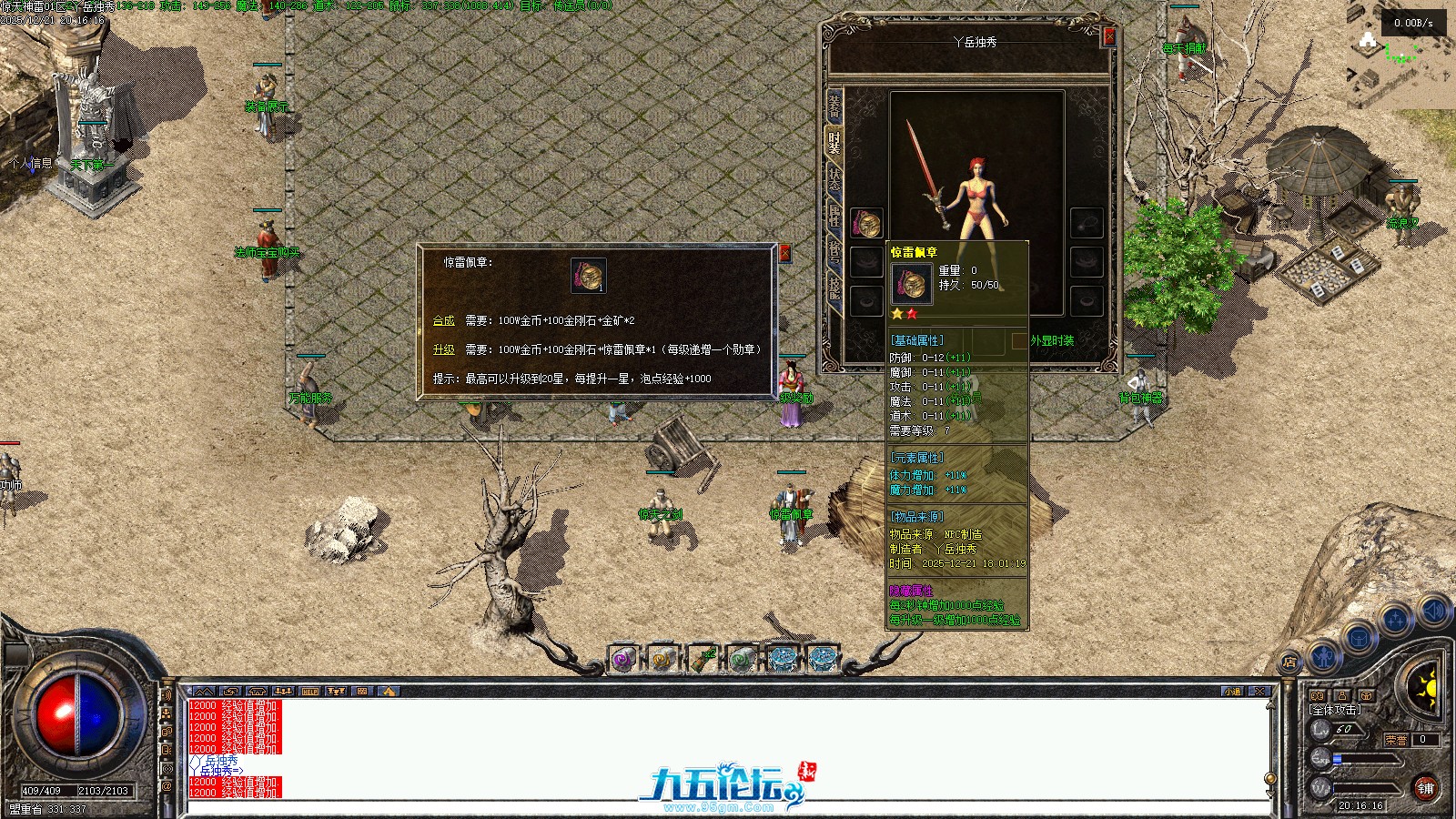Screen dimensions: 1456x819
Task: Open the 技能 skills tab
Action: pos(834,286)
